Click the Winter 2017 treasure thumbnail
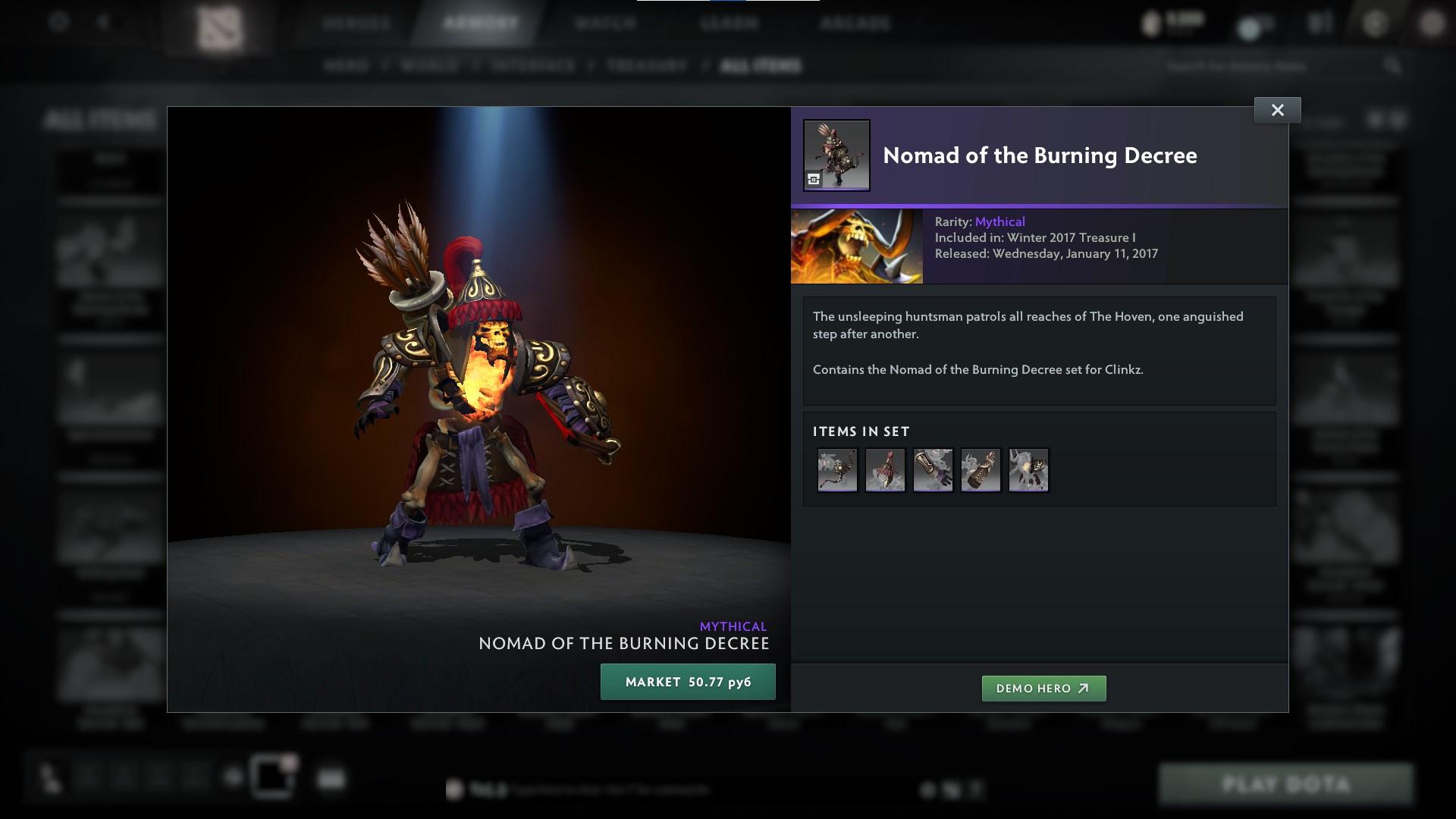The width and height of the screenshot is (1456, 819). click(x=856, y=246)
